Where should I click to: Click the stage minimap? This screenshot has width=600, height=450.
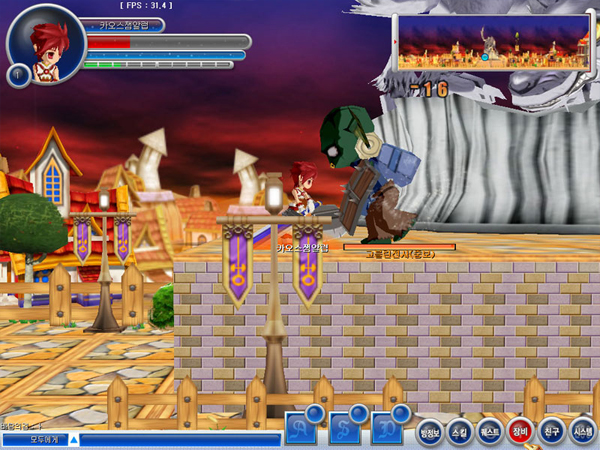click(492, 42)
